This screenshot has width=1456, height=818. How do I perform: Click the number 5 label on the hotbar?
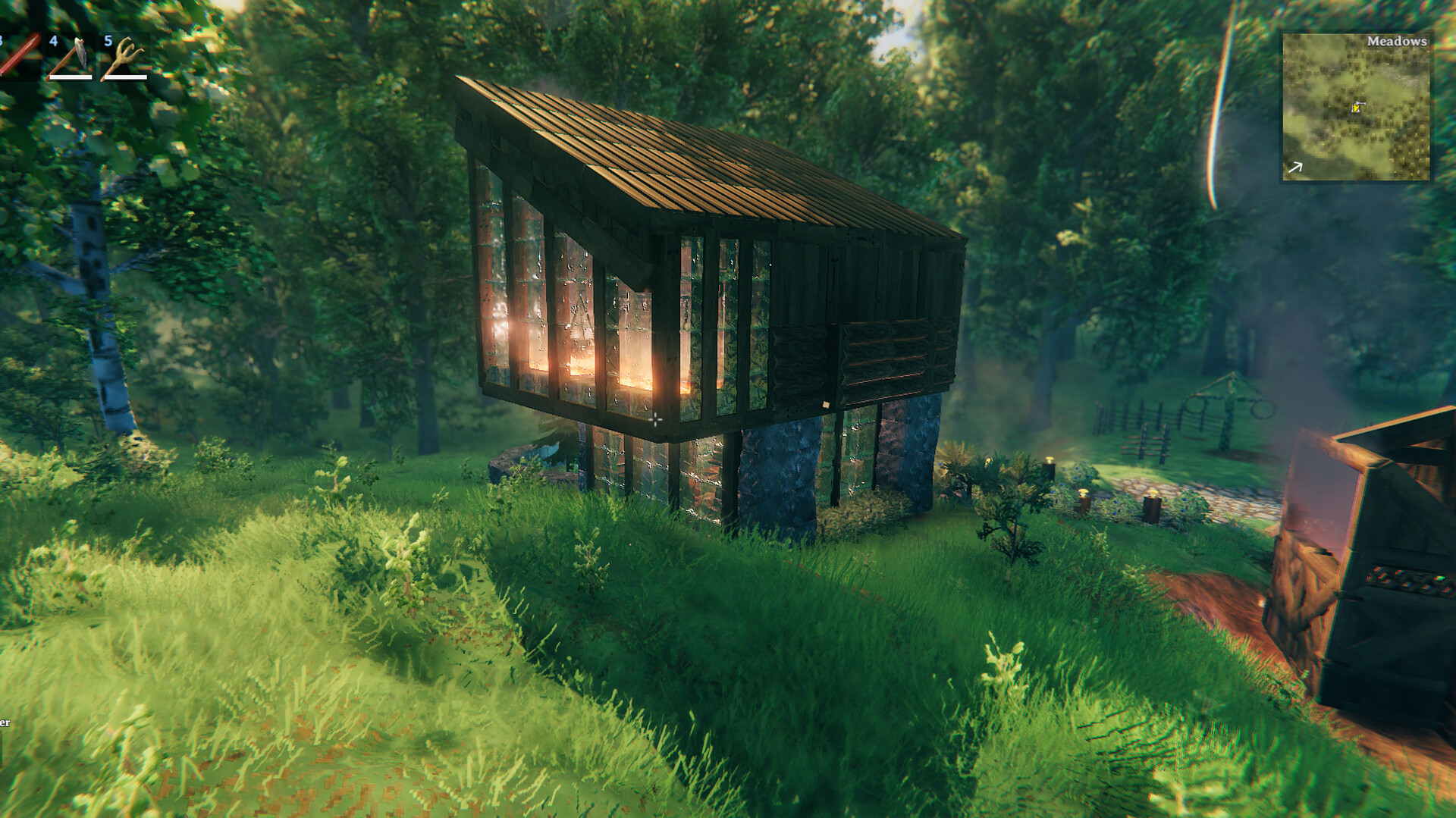point(108,42)
